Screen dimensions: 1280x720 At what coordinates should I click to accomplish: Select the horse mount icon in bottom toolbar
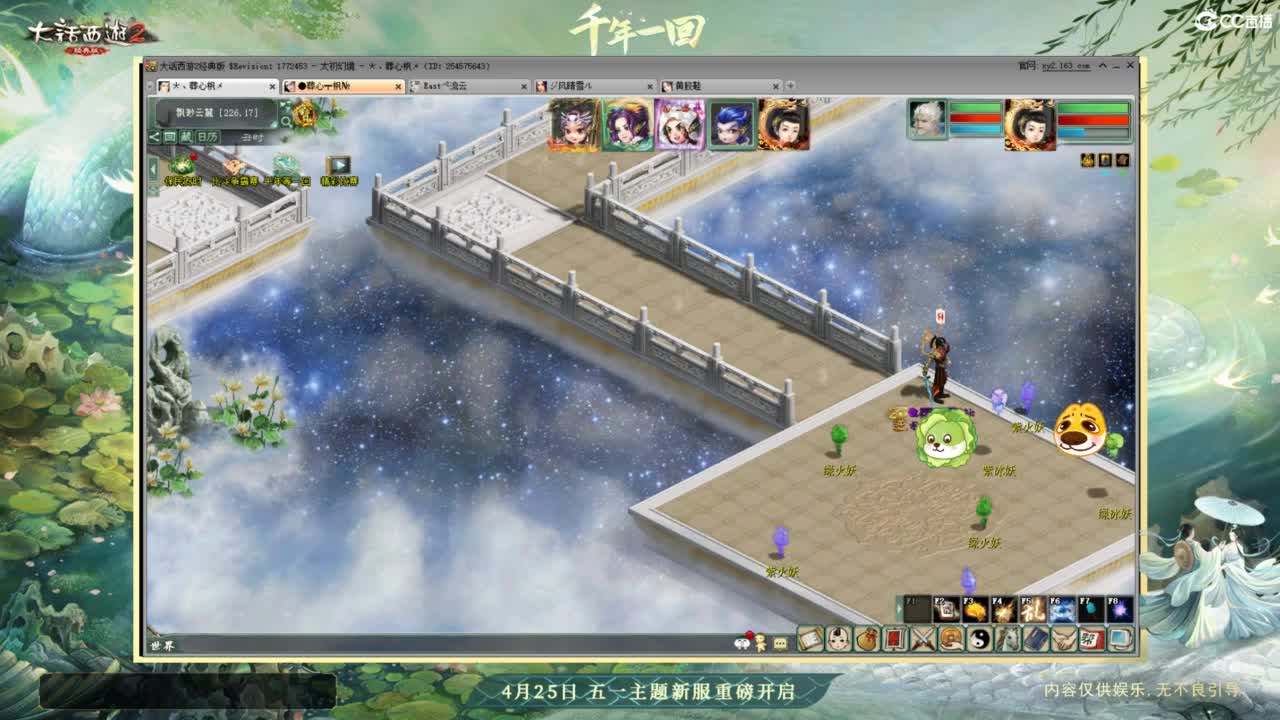[x=1006, y=641]
